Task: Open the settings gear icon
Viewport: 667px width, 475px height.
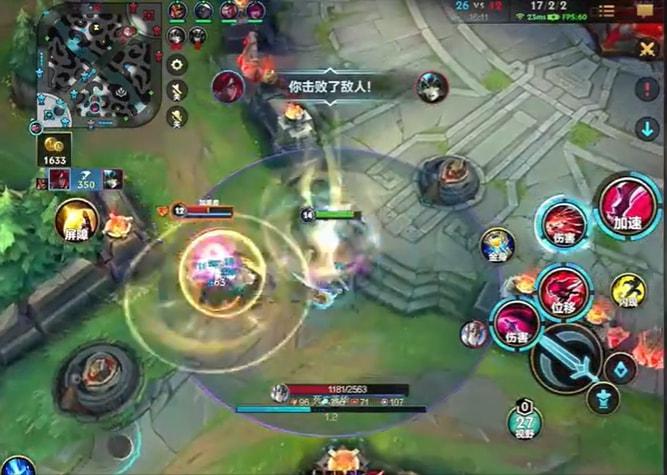Action: click(178, 65)
